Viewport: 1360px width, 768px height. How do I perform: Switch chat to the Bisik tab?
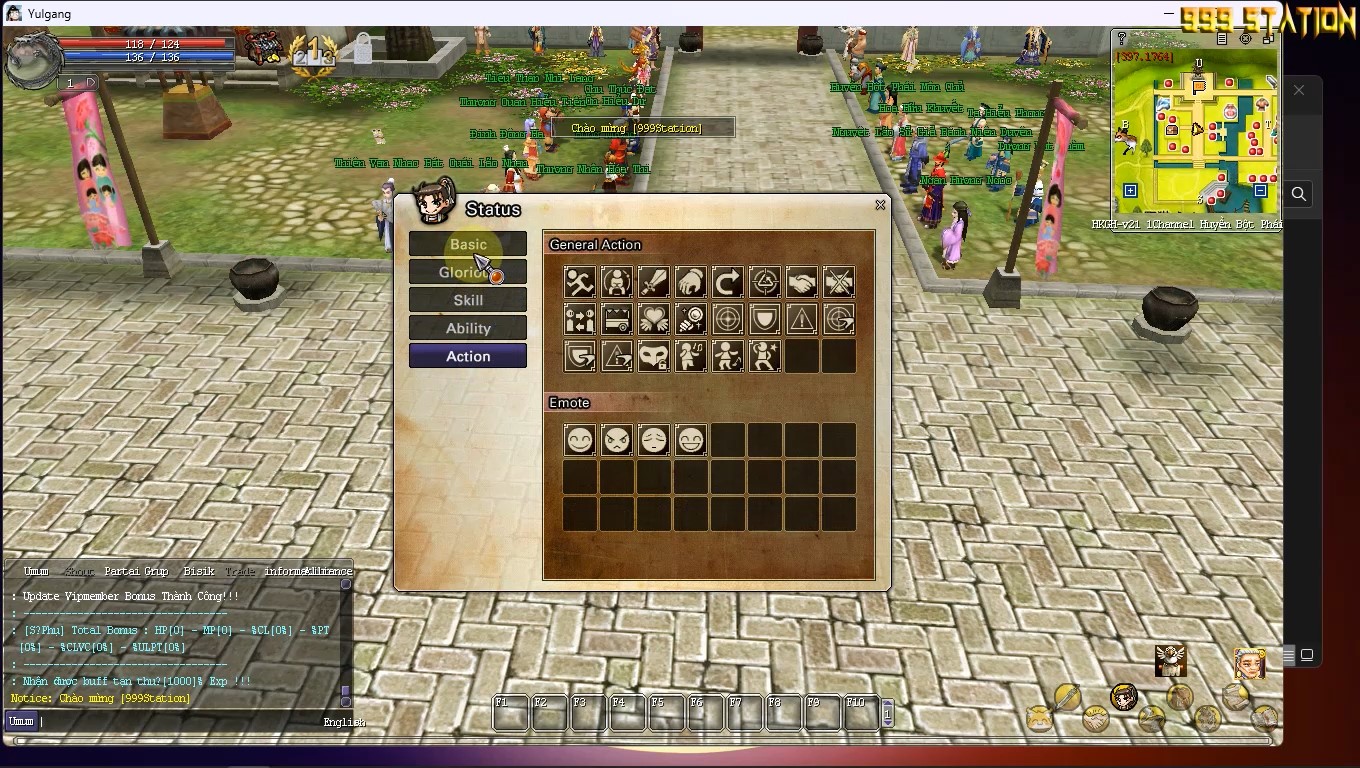point(198,571)
